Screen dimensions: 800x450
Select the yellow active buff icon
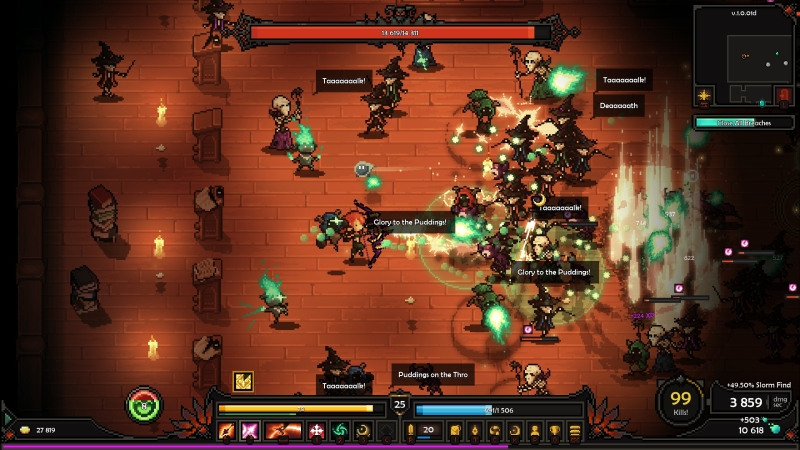243,380
